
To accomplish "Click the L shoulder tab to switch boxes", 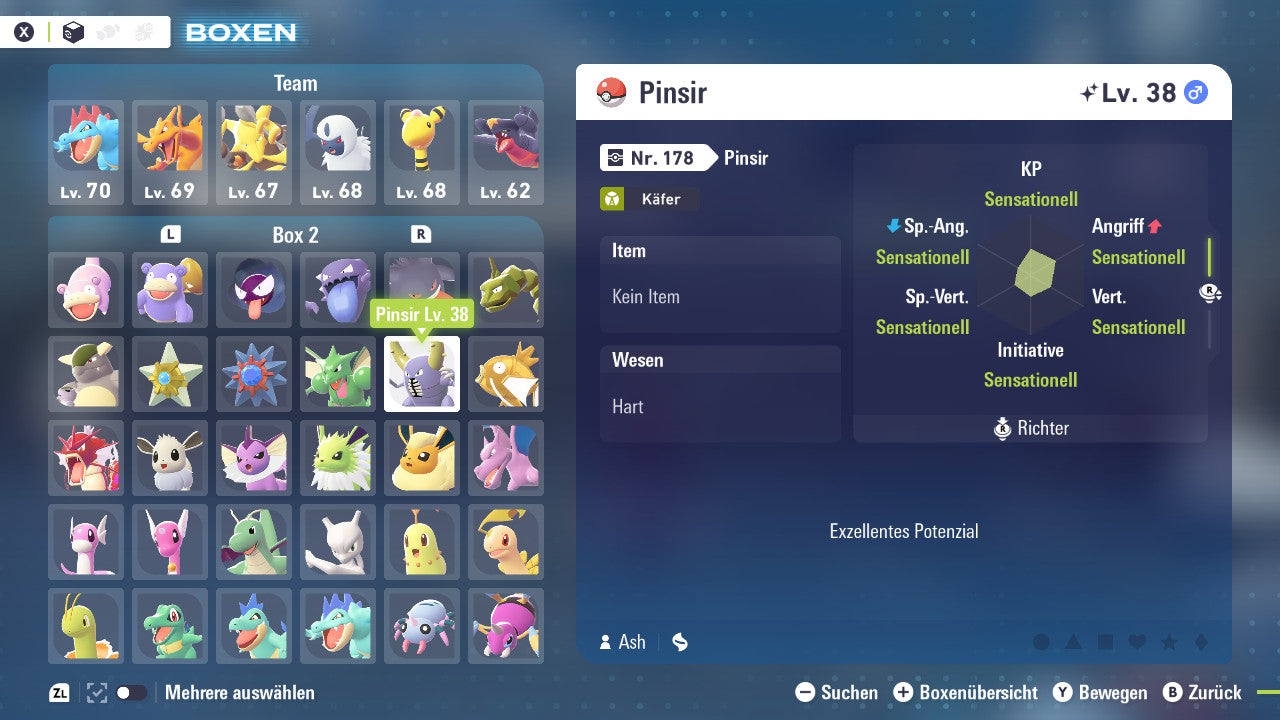I will pyautogui.click(x=169, y=234).
